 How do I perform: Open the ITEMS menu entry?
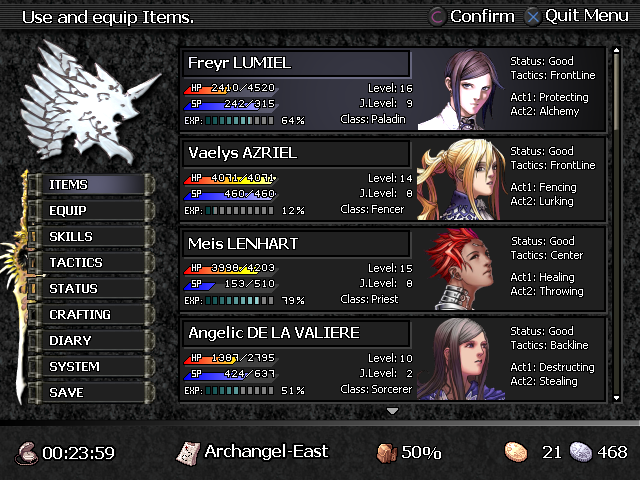[90, 185]
